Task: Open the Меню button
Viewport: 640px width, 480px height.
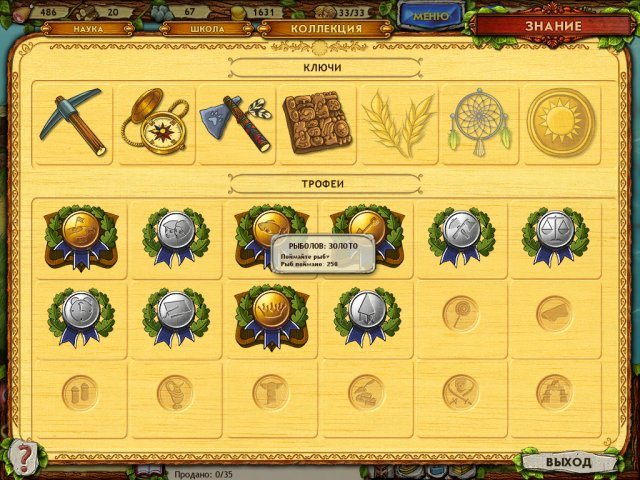Action: 430,16
